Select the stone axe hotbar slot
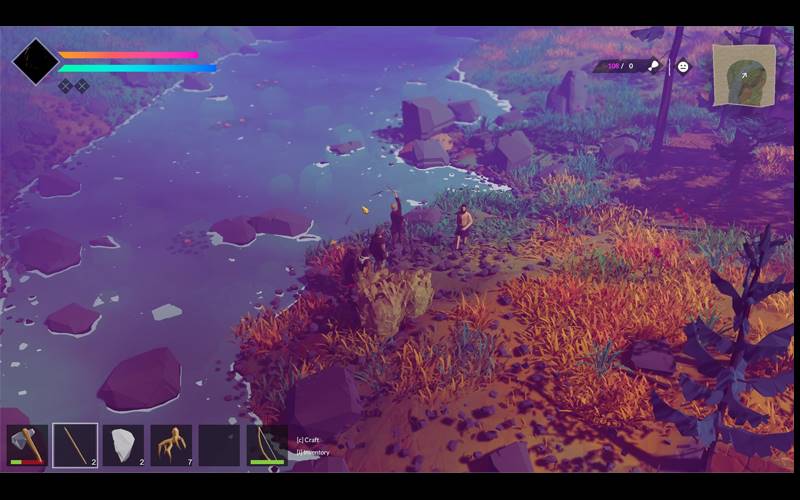Screen dimensions: 800x500 coord(27,445)
